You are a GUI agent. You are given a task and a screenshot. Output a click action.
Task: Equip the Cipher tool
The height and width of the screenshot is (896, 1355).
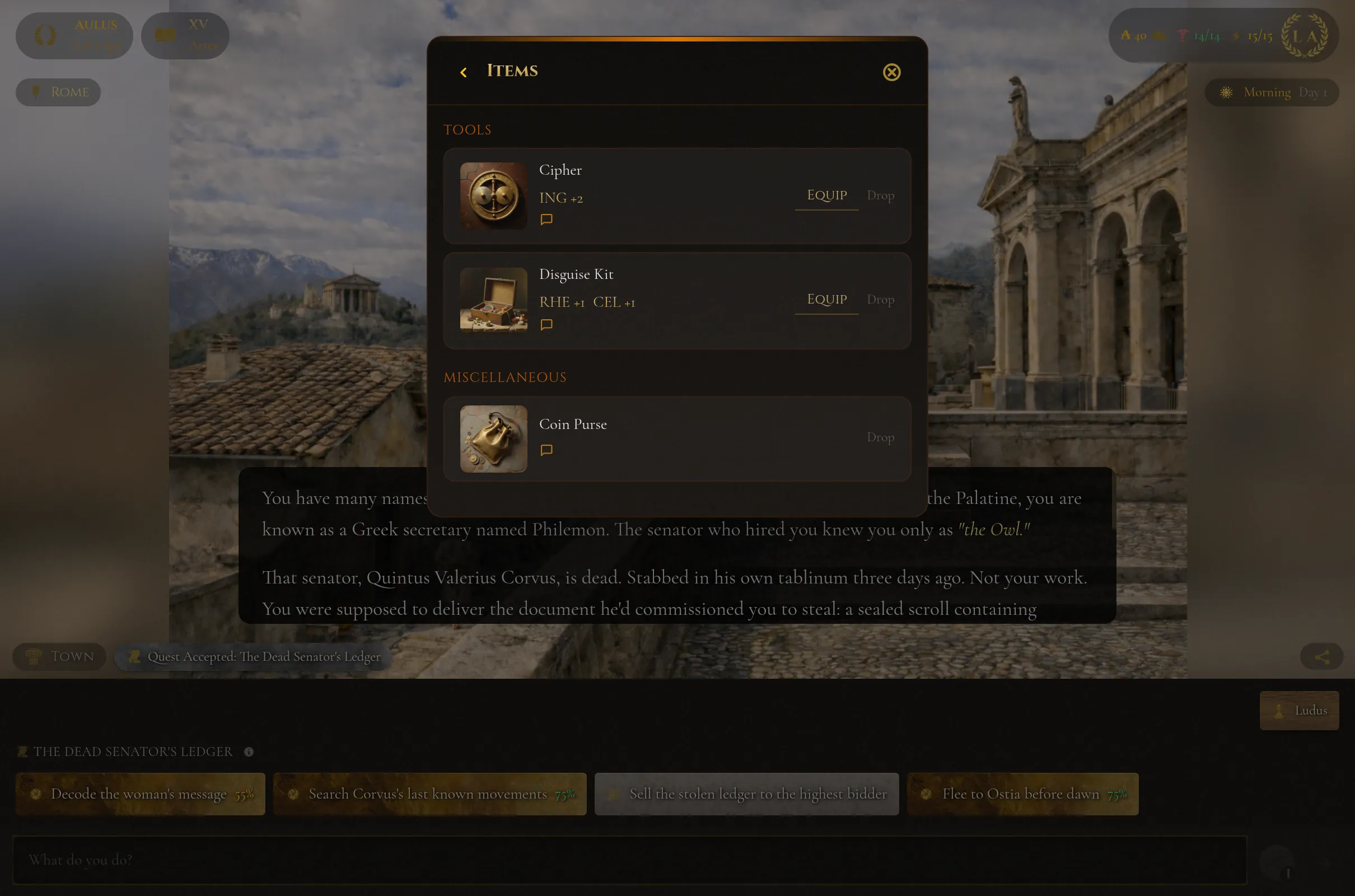(826, 195)
